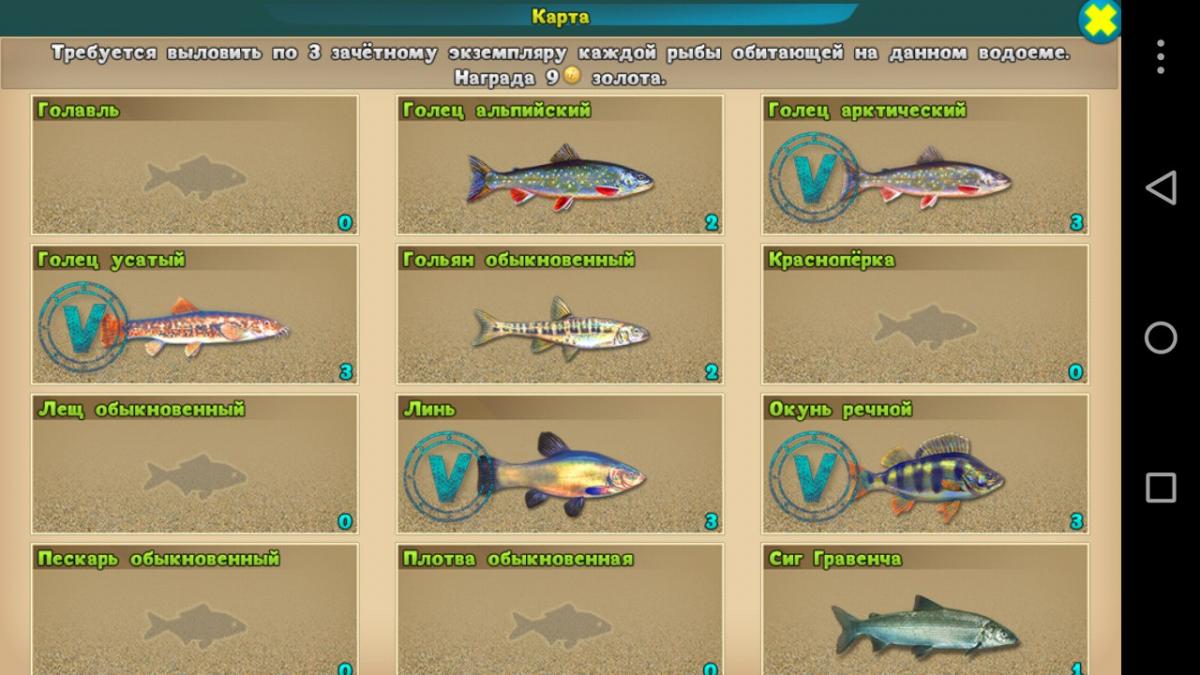The width and height of the screenshot is (1200, 675).
Task: Select the Голавль fish card
Action: point(195,166)
